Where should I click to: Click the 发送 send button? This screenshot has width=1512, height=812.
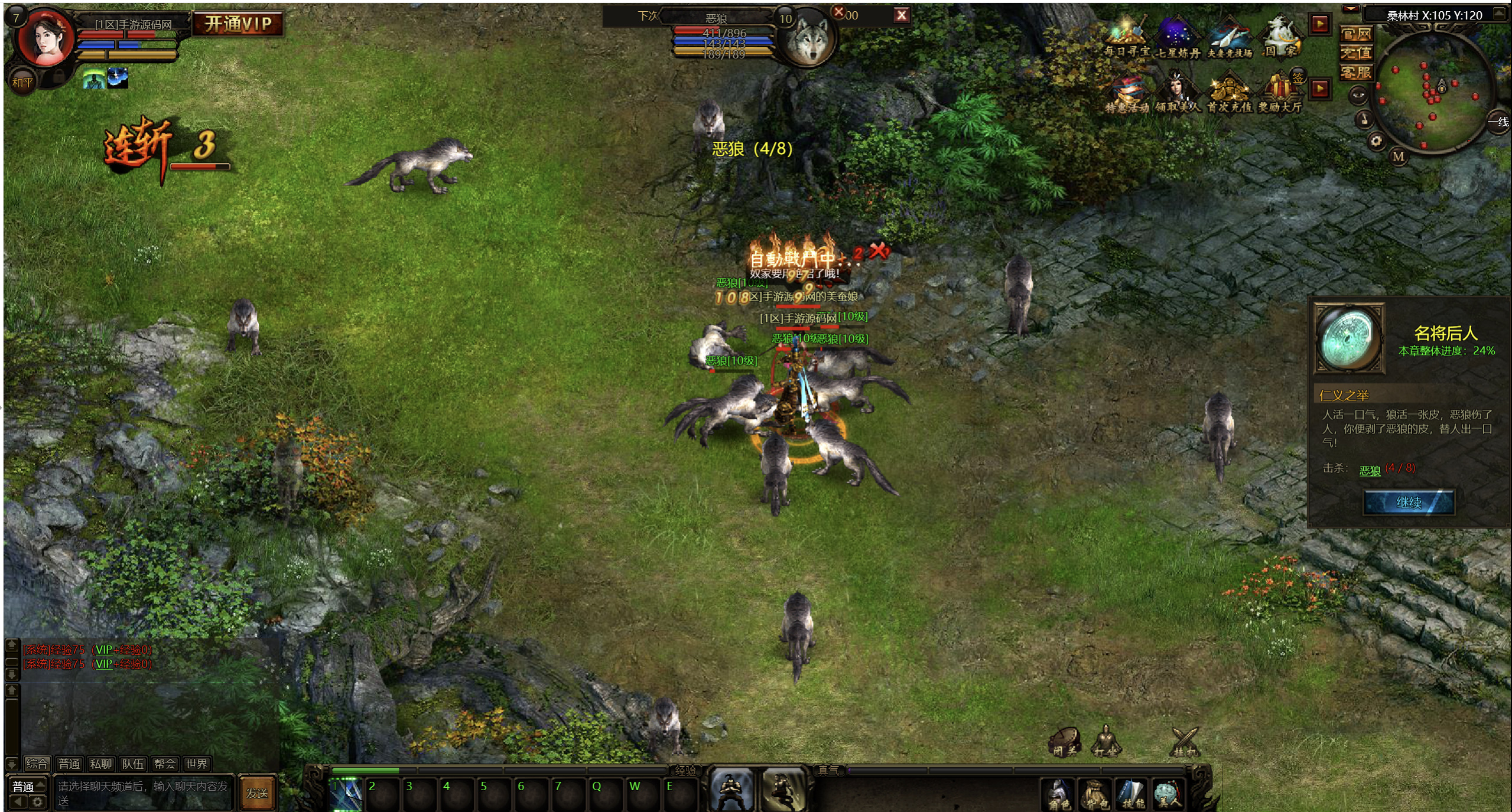pos(257,793)
